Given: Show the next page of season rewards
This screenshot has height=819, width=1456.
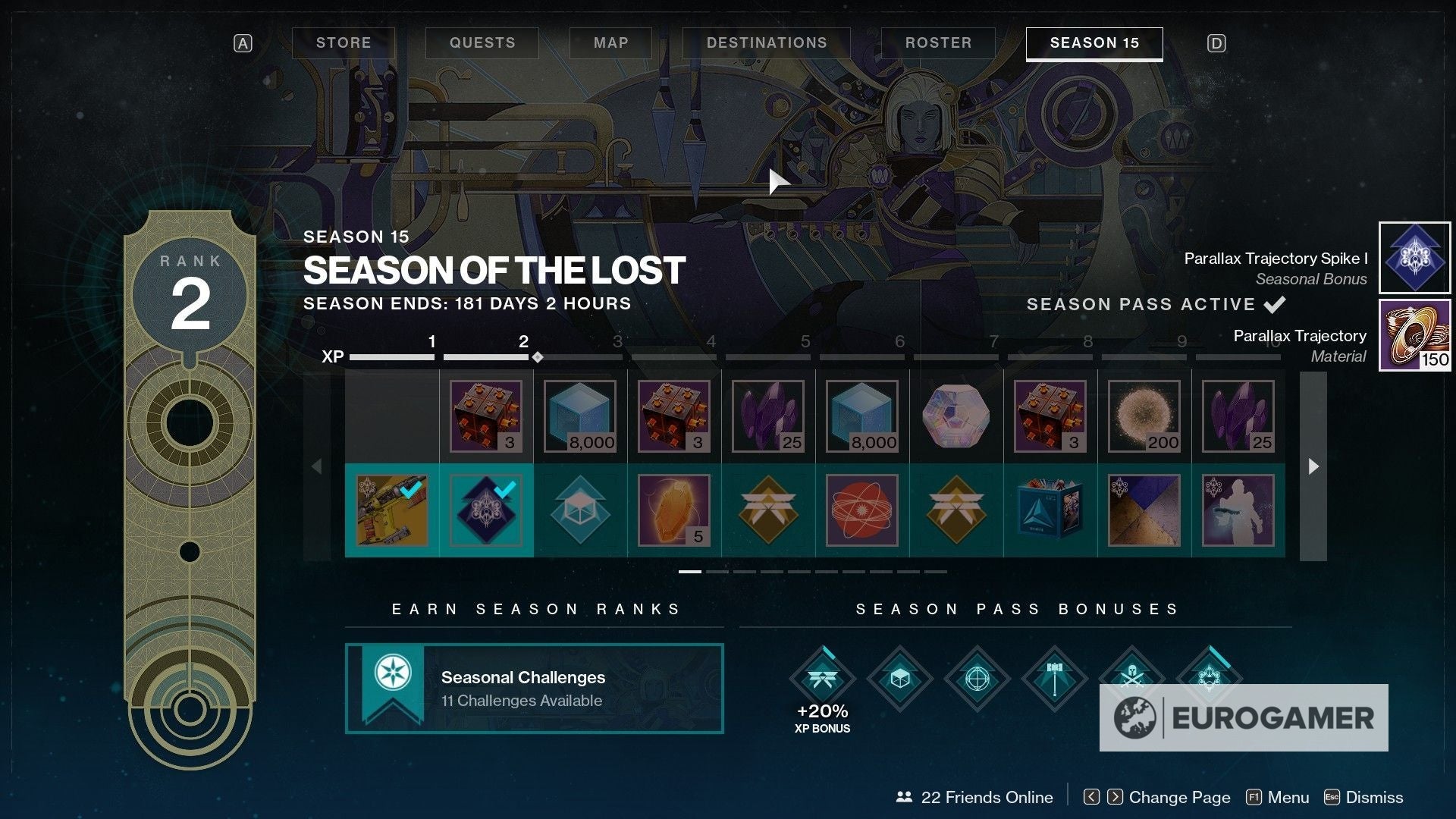Looking at the screenshot, I should point(1313,466).
